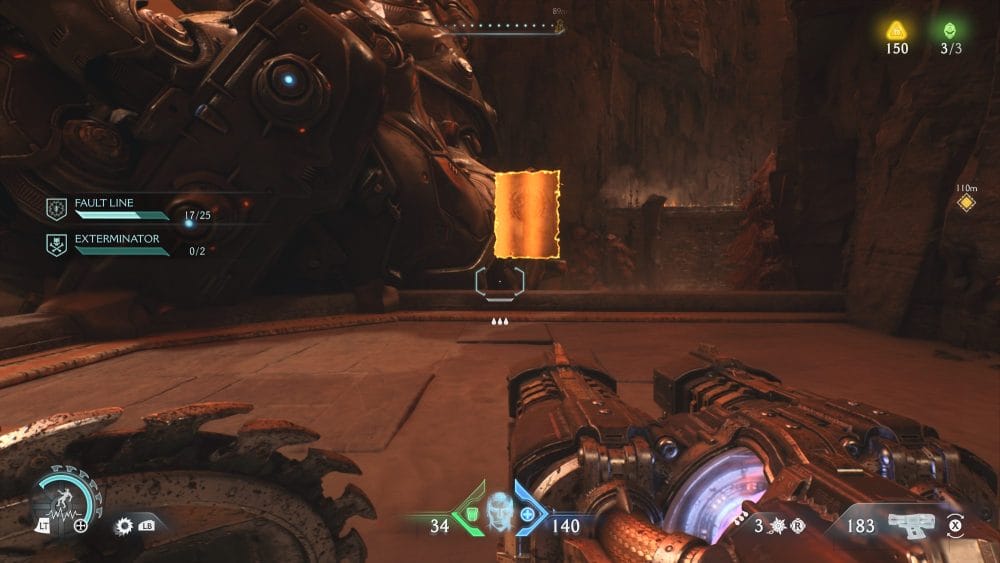Click the green extra lives icon
1000x563 pixels.
(x=948, y=30)
